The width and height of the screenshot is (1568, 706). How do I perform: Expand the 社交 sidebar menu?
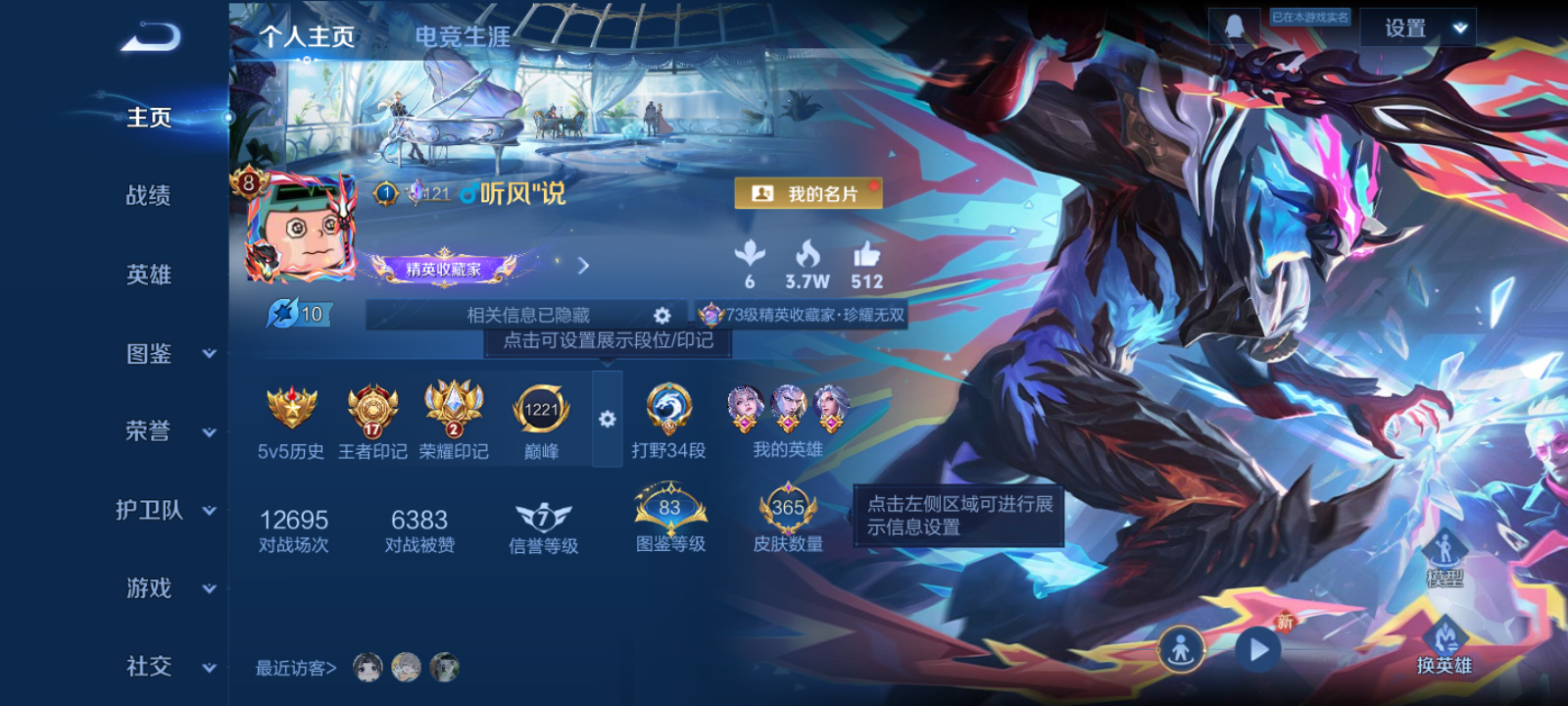147,667
